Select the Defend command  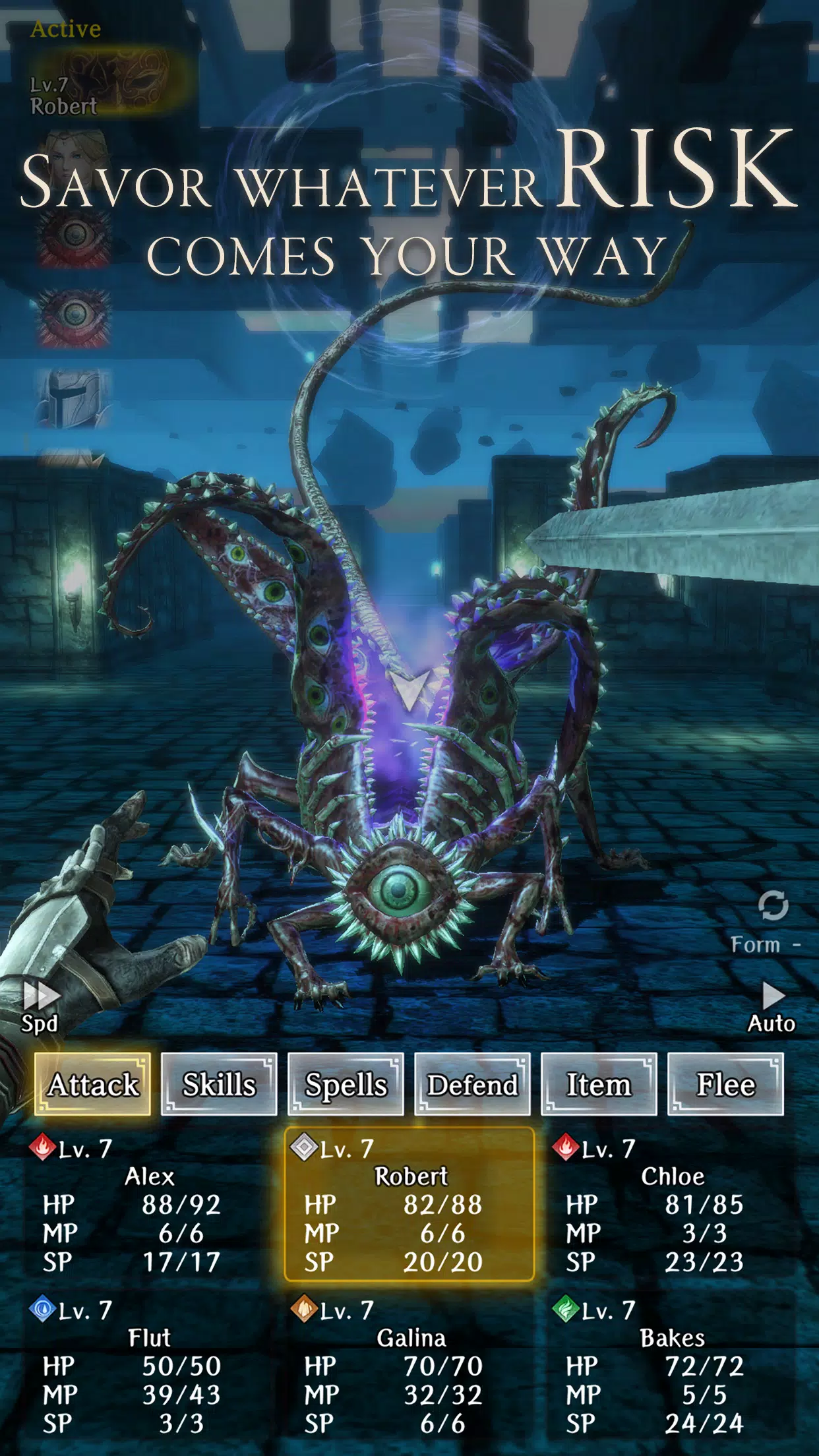(472, 1085)
